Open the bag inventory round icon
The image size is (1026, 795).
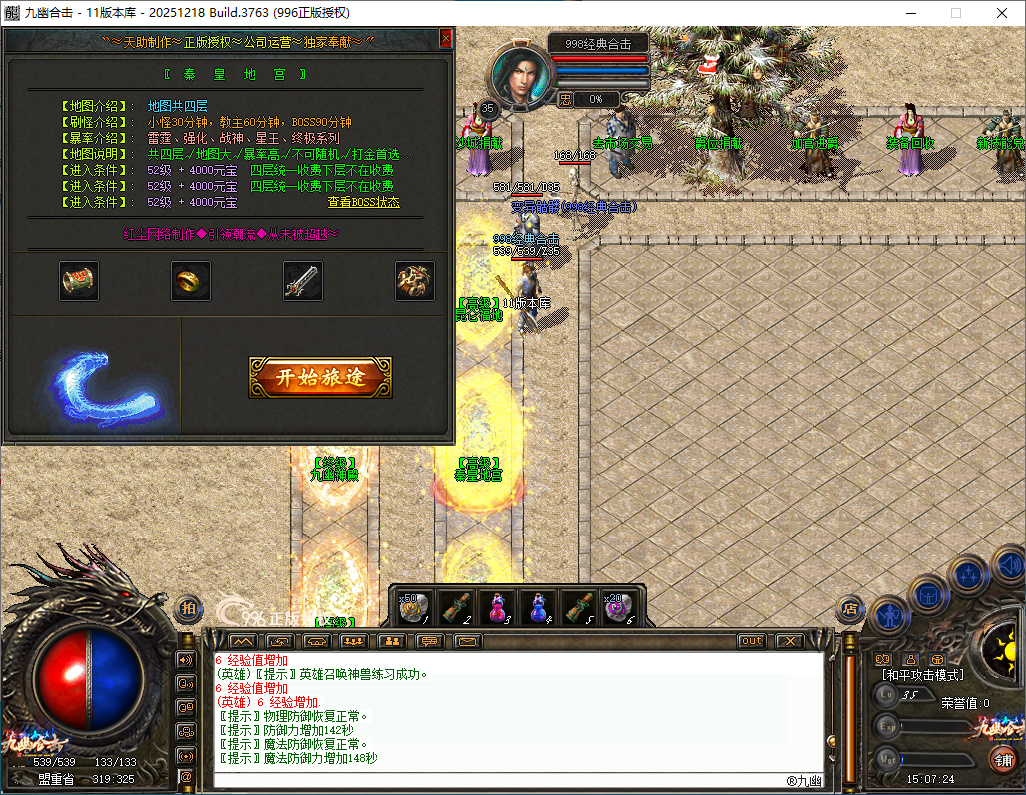point(928,593)
